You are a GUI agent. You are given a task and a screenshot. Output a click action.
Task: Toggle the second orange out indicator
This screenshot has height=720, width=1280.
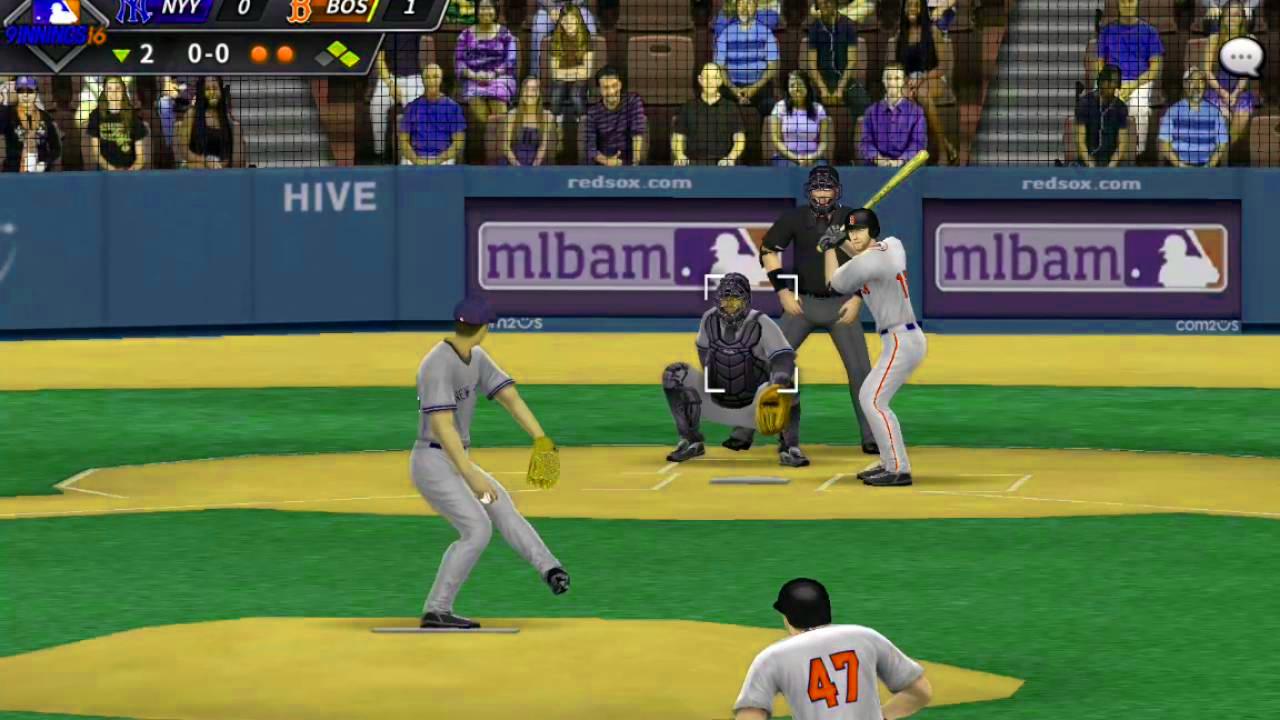(285, 55)
